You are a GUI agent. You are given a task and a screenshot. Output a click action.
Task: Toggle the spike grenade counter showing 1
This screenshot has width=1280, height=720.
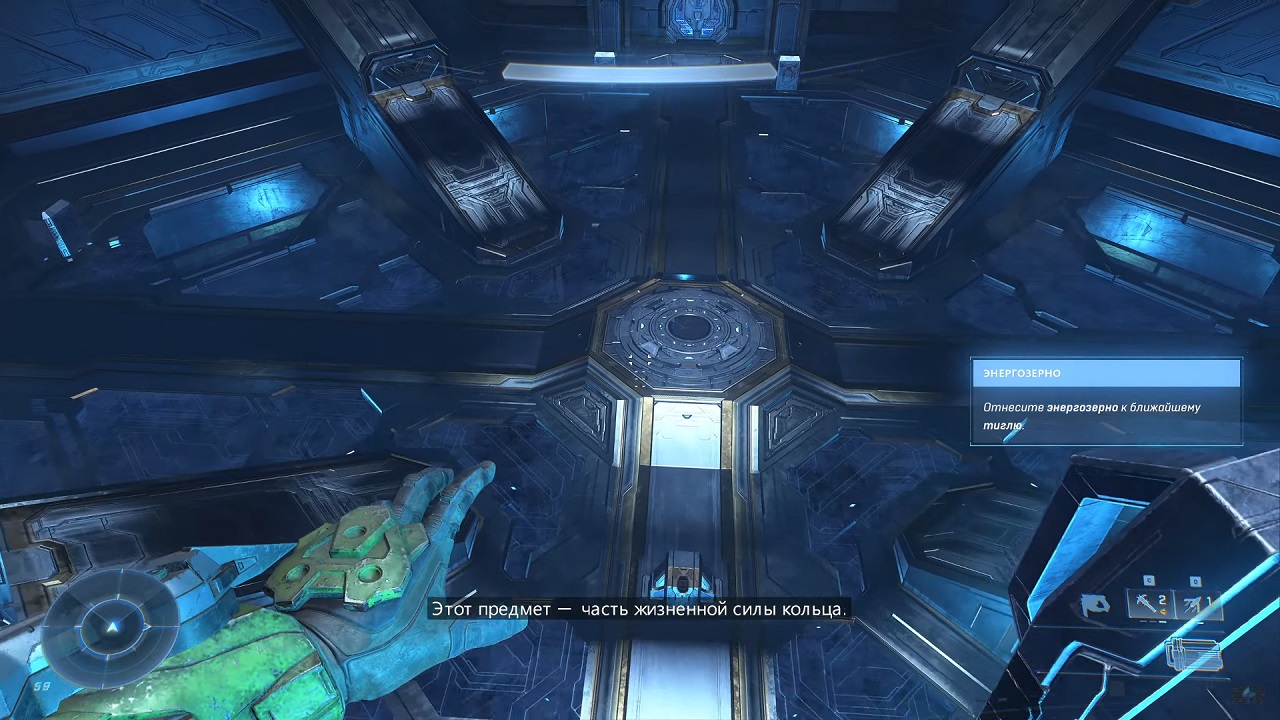1211,600
